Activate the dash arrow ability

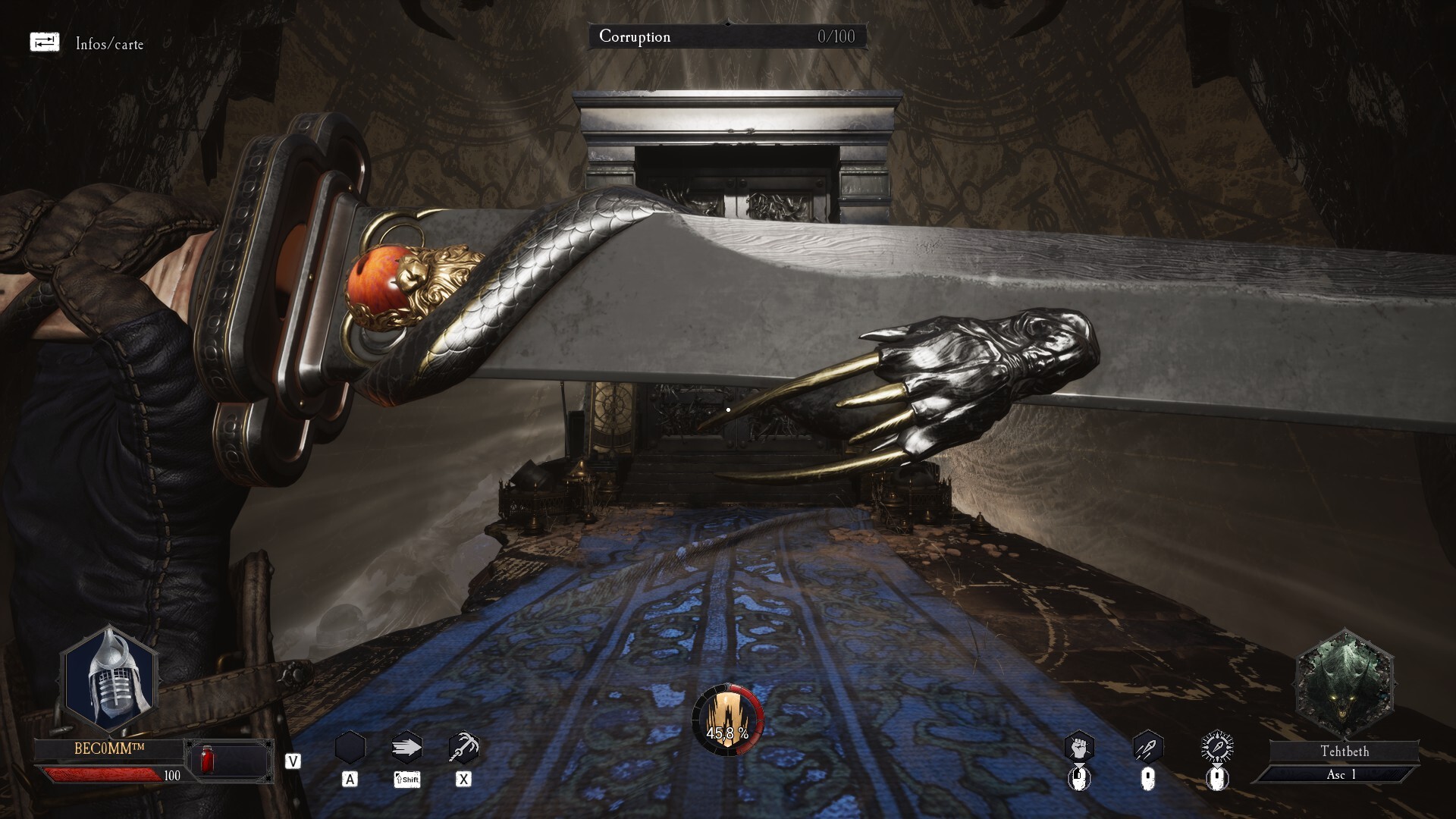406,748
